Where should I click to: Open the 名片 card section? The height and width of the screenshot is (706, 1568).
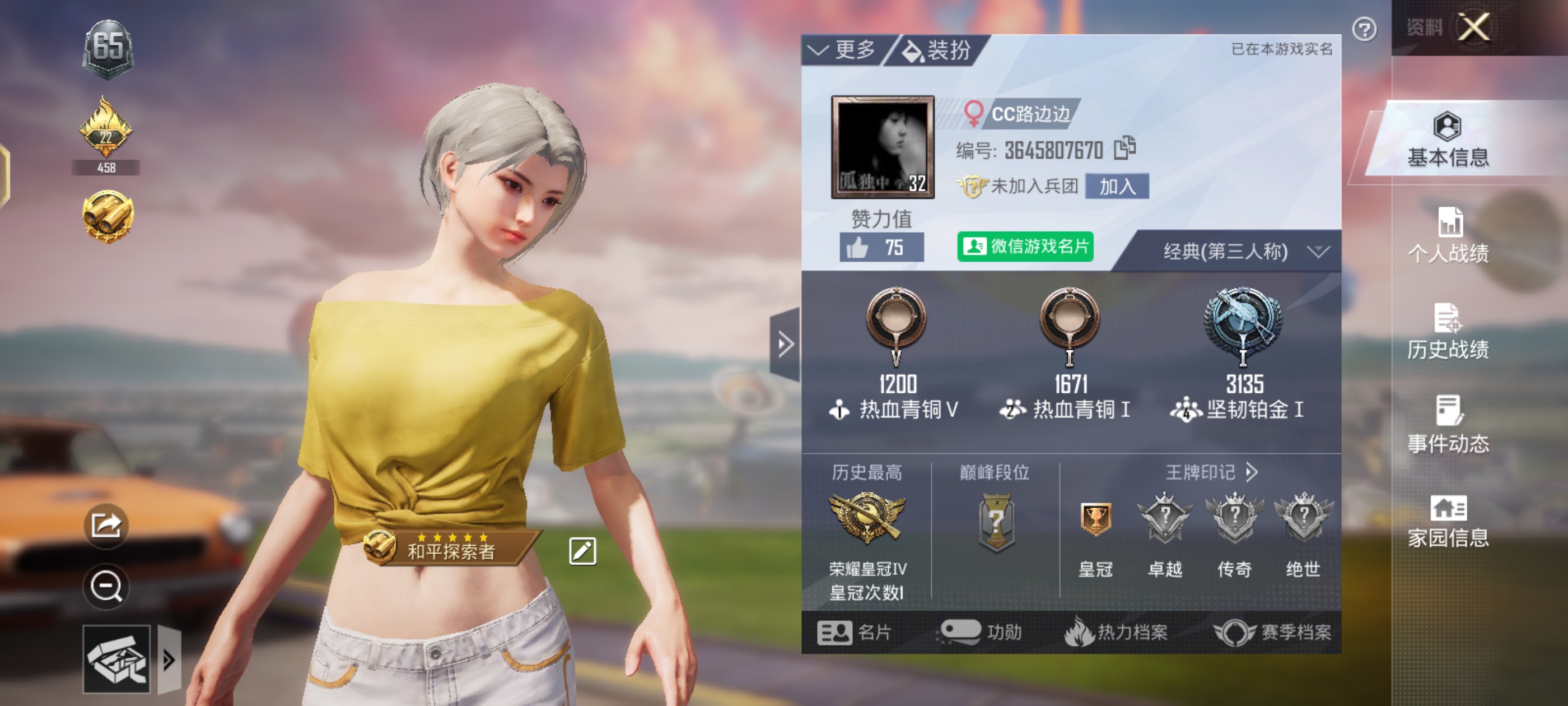(x=854, y=632)
